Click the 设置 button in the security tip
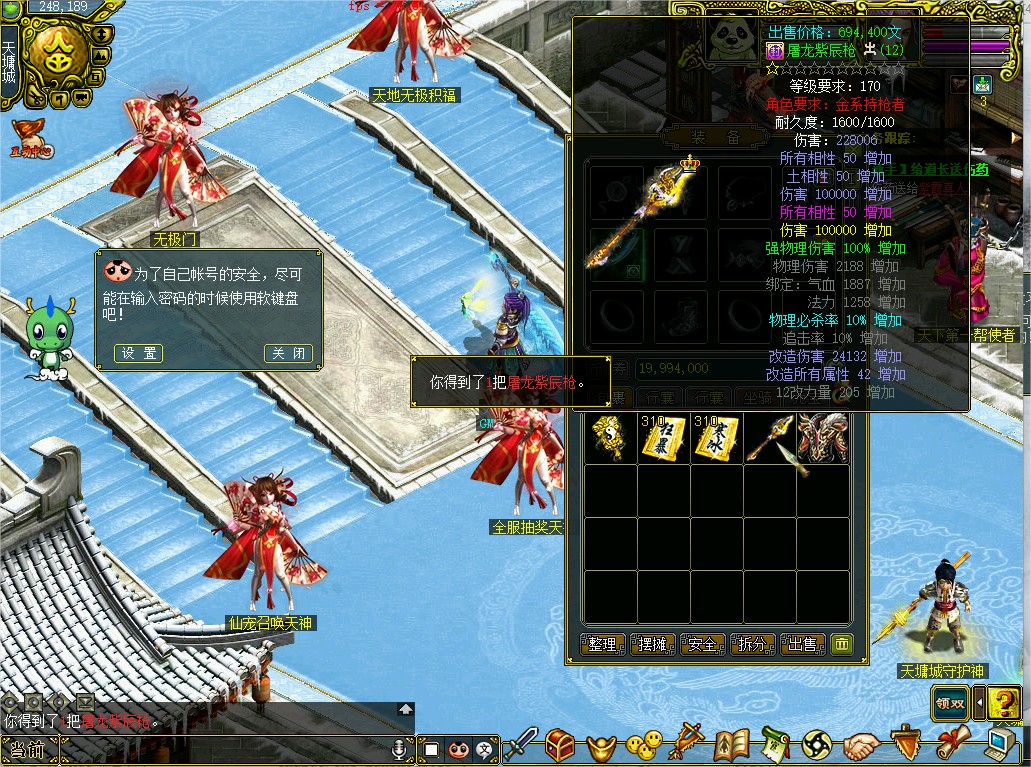Image resolution: width=1031 pixels, height=767 pixels. [137, 353]
